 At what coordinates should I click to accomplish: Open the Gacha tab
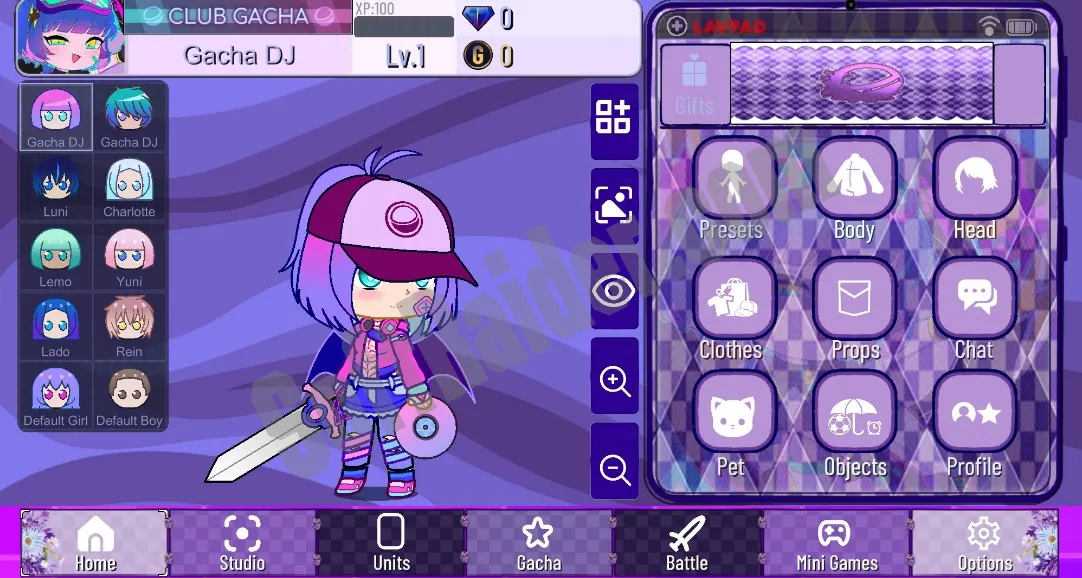[x=539, y=543]
